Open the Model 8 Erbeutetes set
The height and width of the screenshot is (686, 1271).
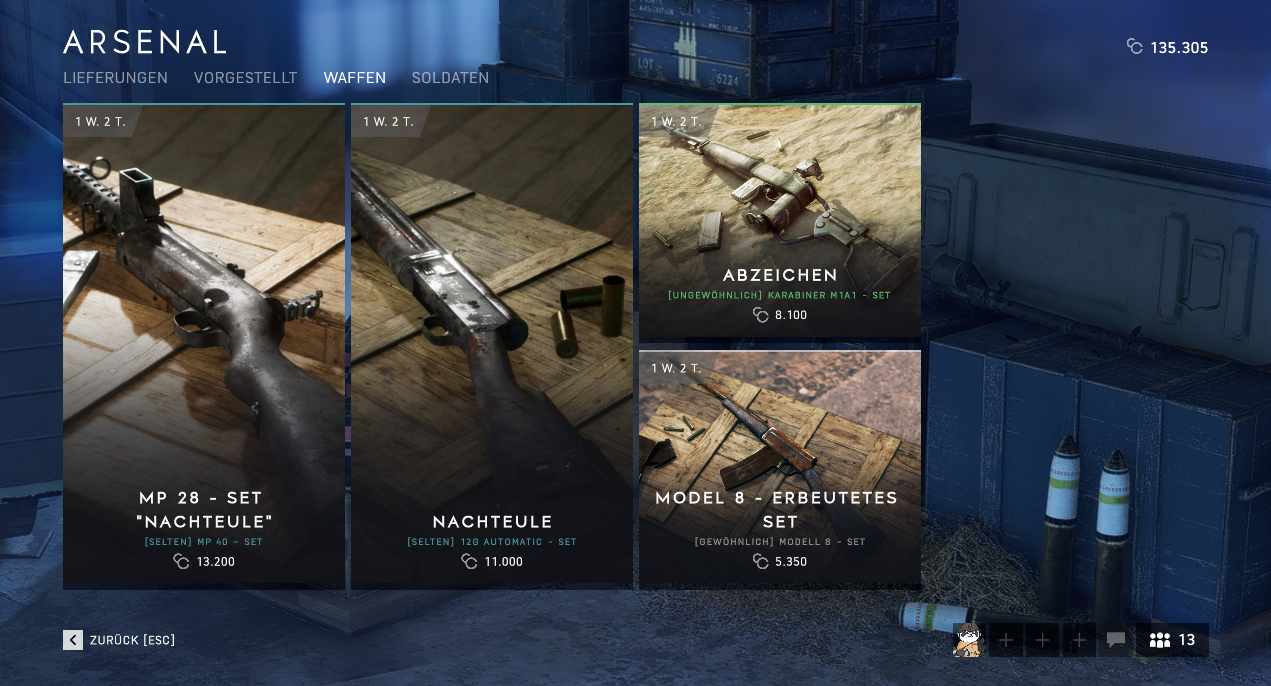tap(780, 467)
